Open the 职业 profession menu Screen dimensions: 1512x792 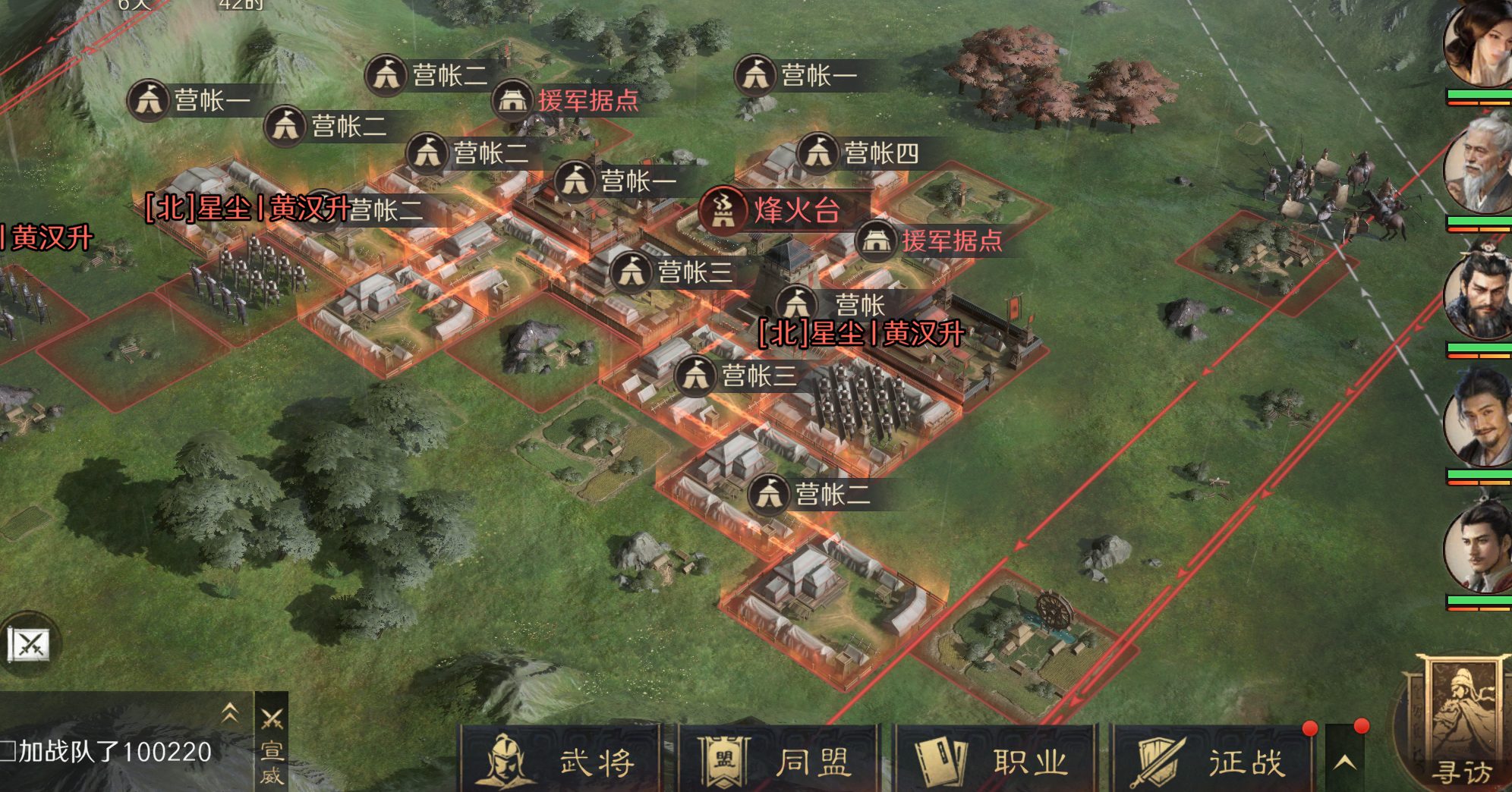tap(995, 760)
